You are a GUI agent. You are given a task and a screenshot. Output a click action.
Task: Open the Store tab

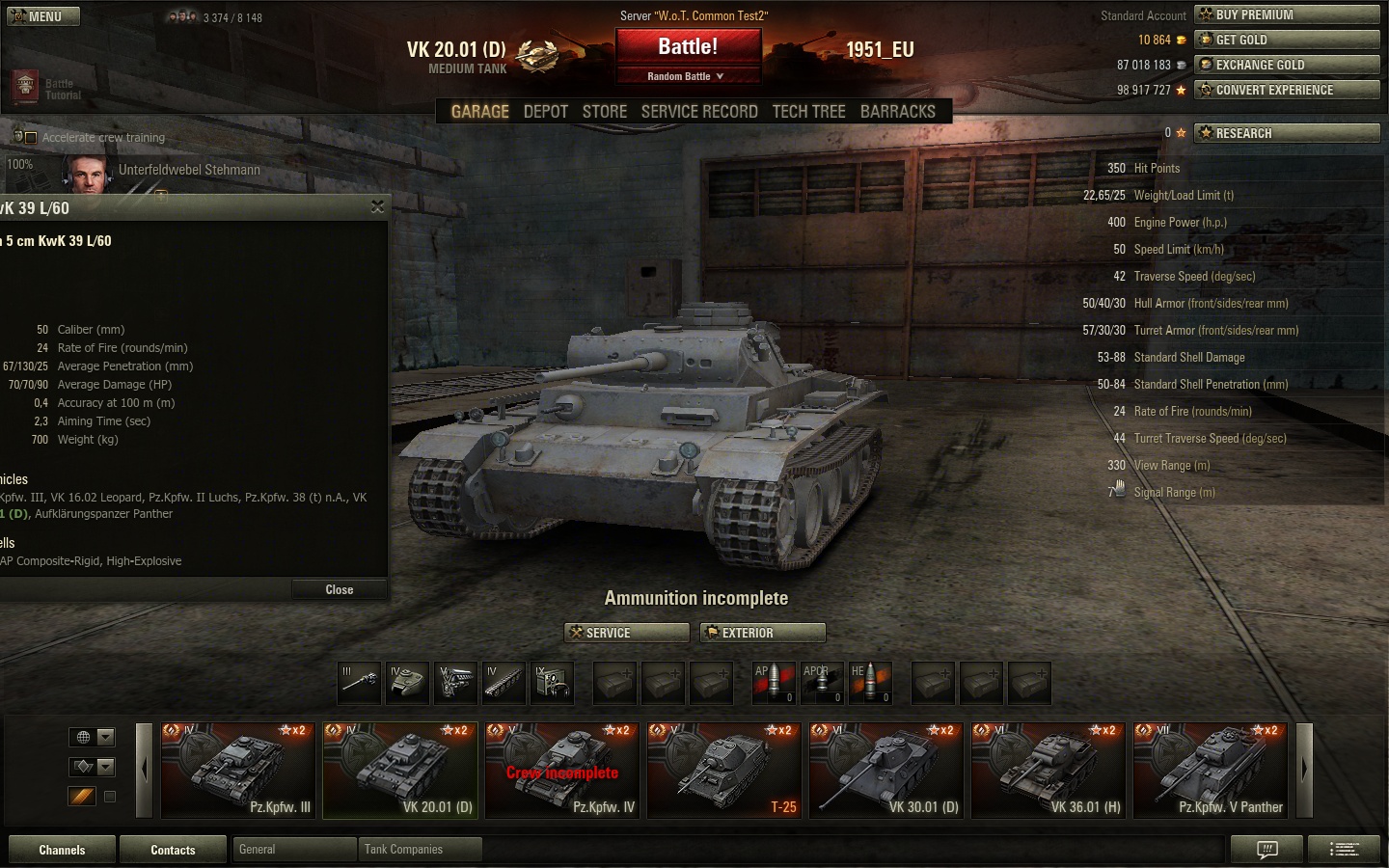coord(605,112)
